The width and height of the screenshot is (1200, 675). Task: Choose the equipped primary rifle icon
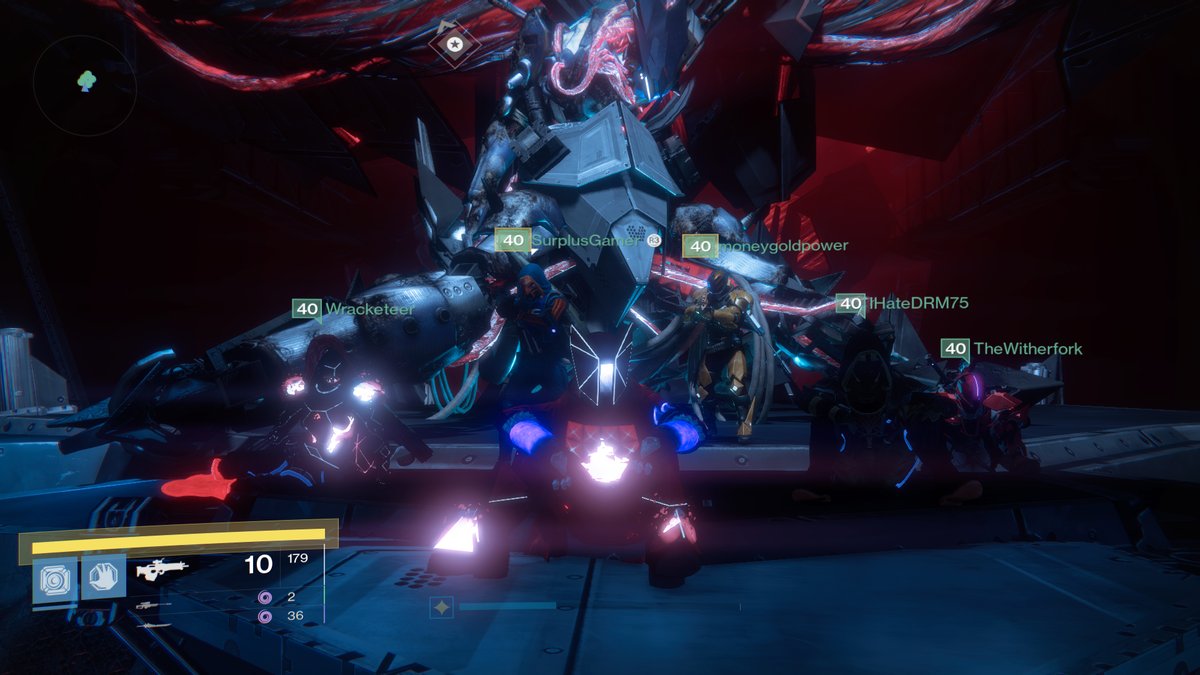tap(162, 570)
